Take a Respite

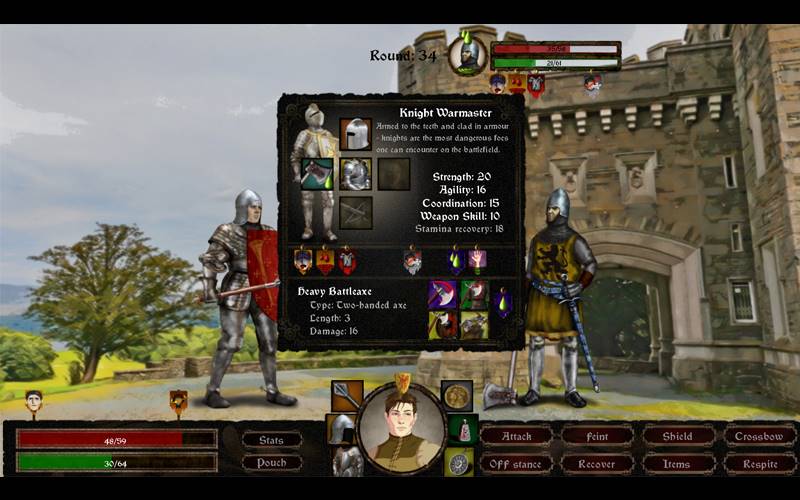click(759, 464)
